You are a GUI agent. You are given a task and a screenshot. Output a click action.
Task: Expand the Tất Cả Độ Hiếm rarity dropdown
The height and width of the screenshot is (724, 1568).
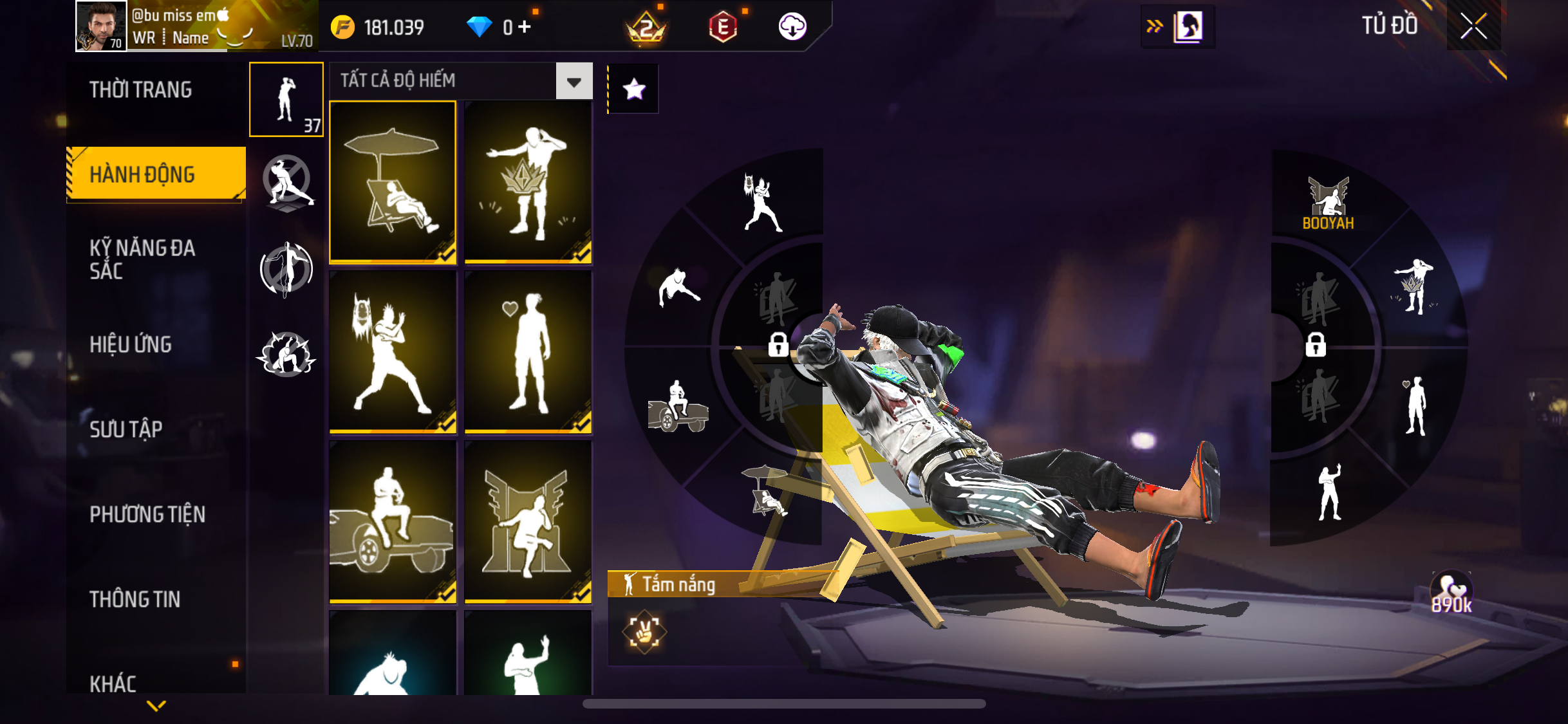click(574, 81)
